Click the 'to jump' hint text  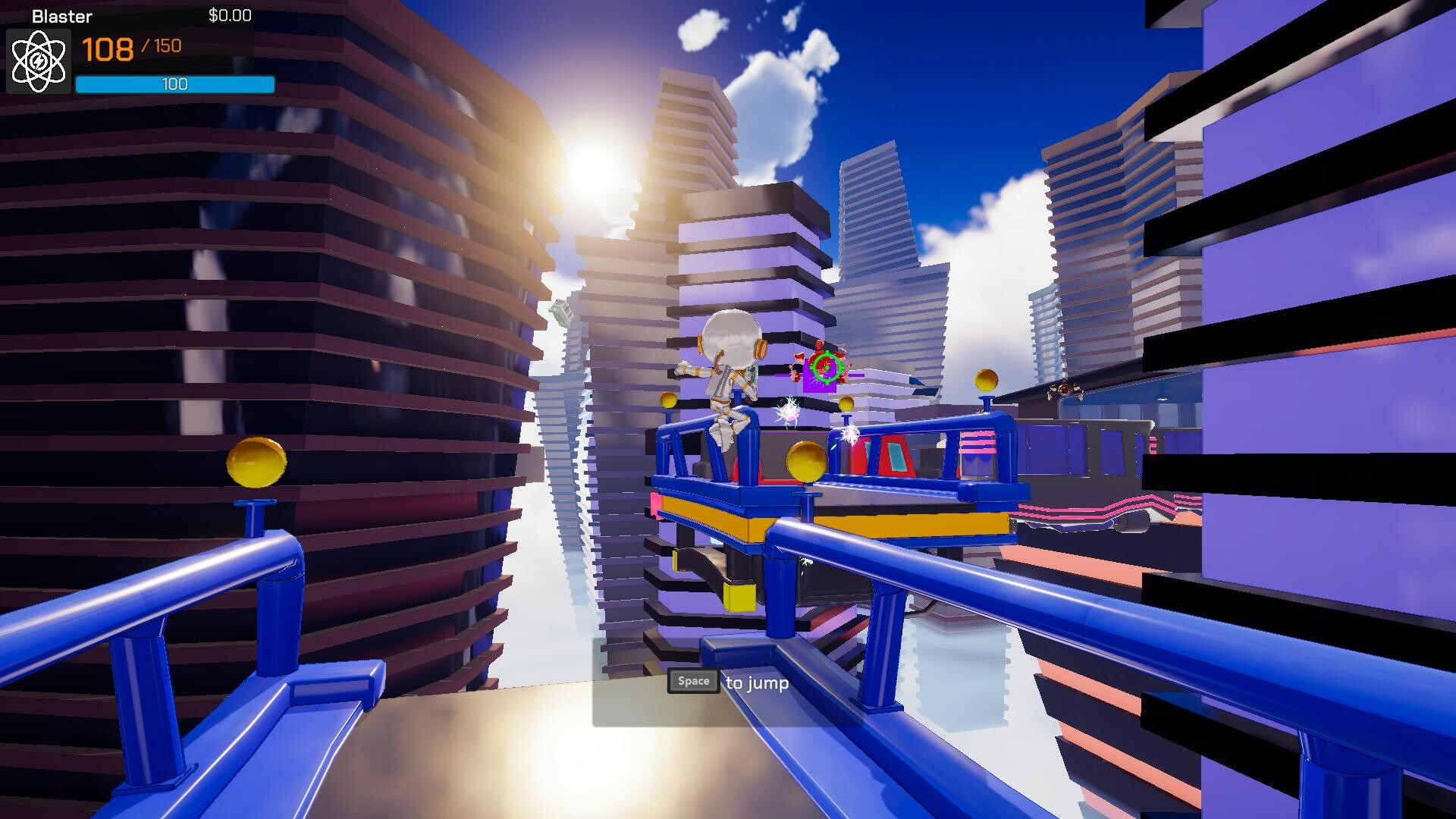click(x=757, y=682)
